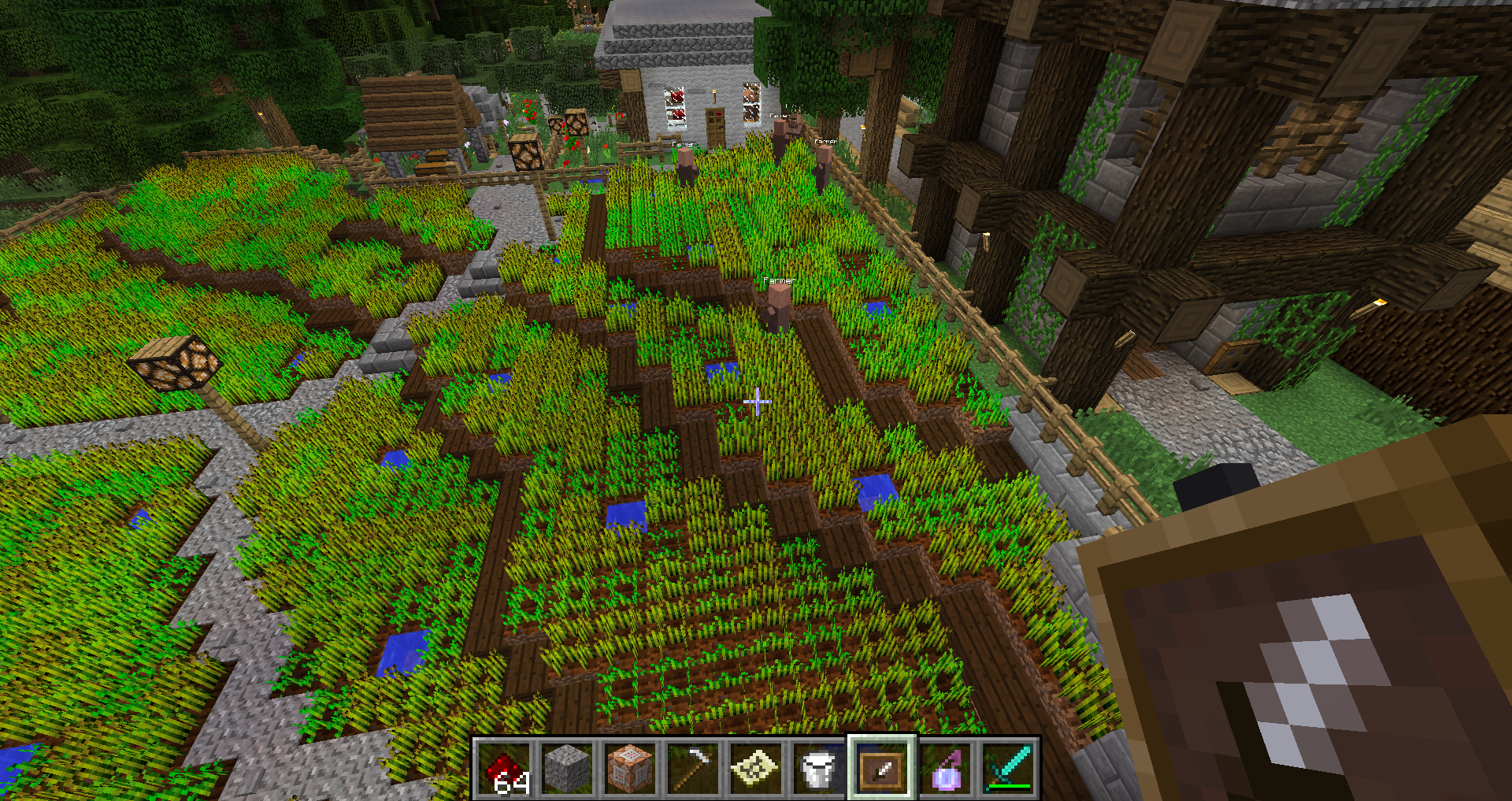Select the redstone dust stack of 64
Screen dimensions: 1512x801
[504, 768]
